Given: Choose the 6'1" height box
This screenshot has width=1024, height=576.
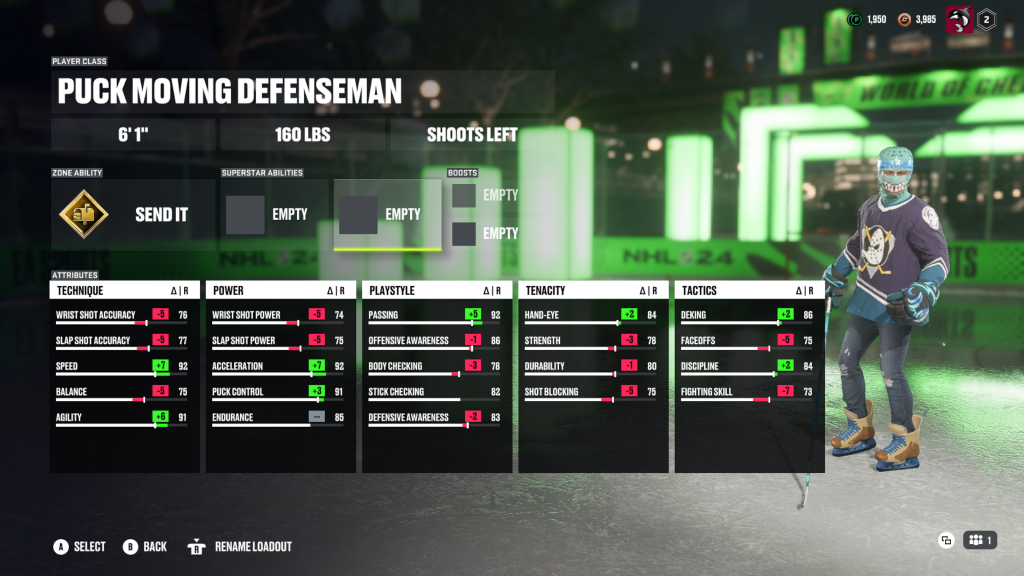Looking at the screenshot, I should click(133, 135).
